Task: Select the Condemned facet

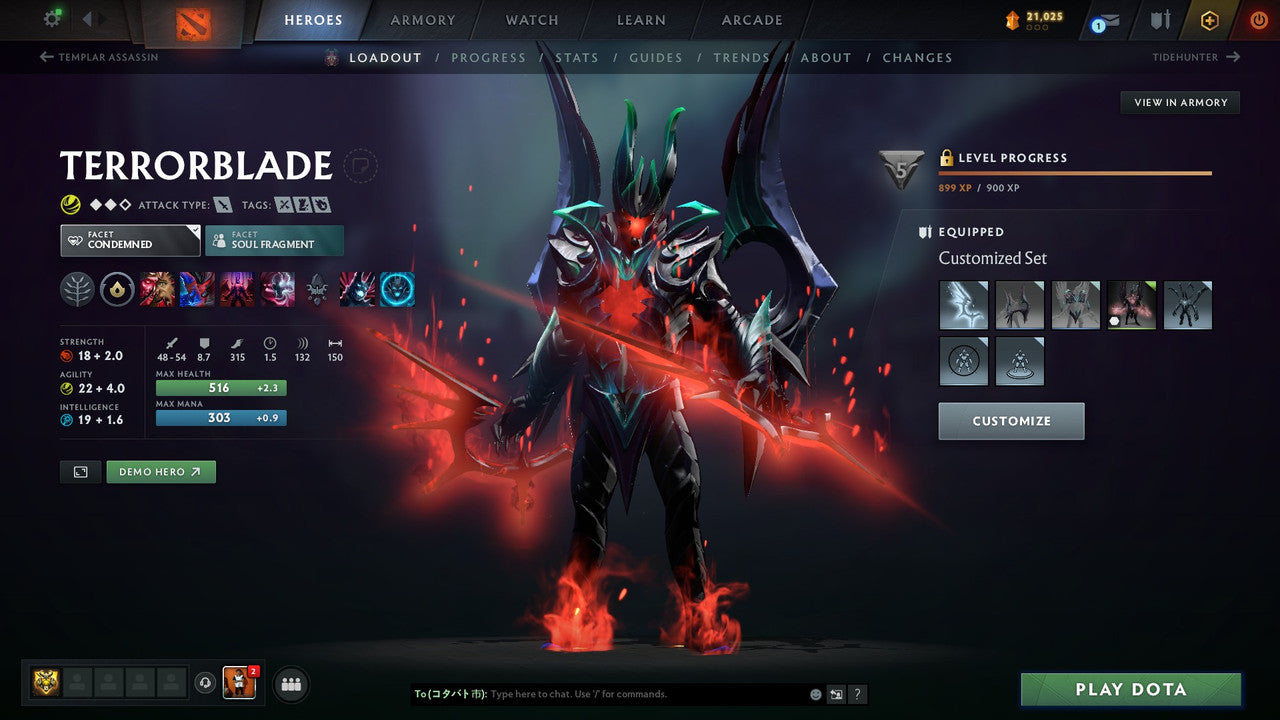Action: (x=129, y=240)
